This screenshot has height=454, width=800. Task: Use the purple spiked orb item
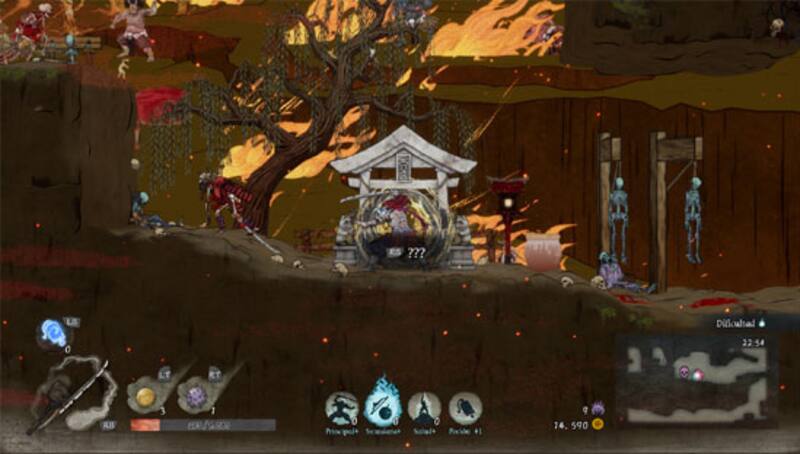(x=196, y=397)
